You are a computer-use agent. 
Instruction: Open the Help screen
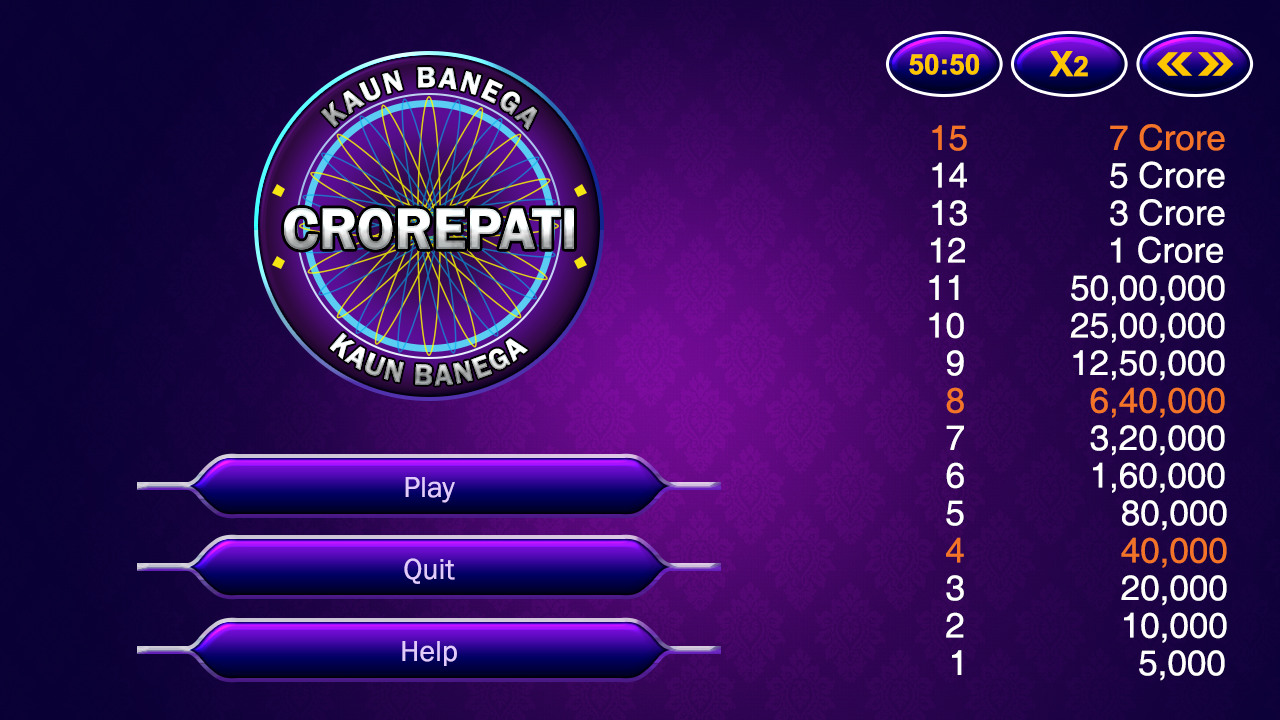click(x=430, y=651)
